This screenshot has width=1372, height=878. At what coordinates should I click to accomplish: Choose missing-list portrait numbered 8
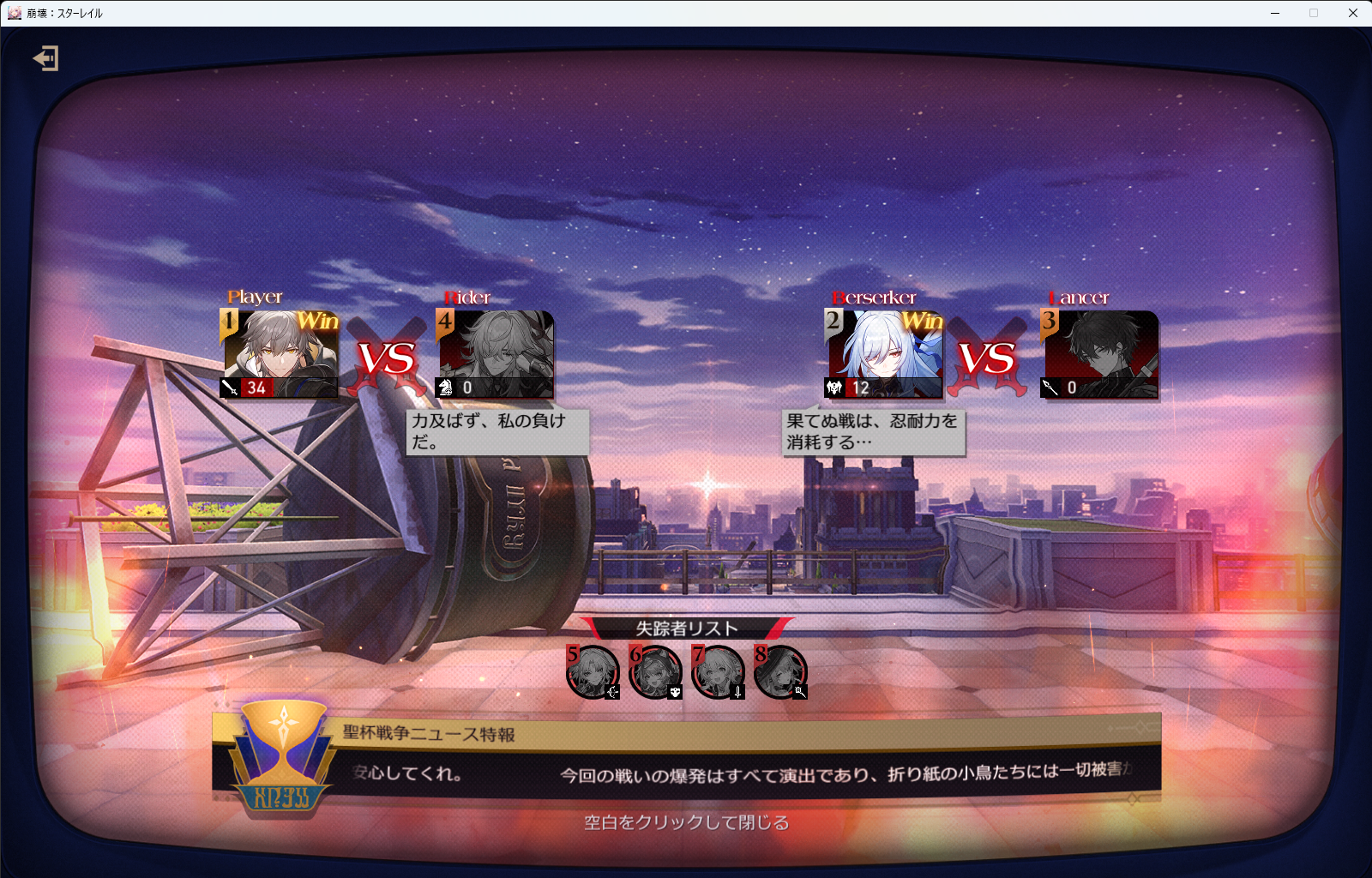[x=780, y=671]
